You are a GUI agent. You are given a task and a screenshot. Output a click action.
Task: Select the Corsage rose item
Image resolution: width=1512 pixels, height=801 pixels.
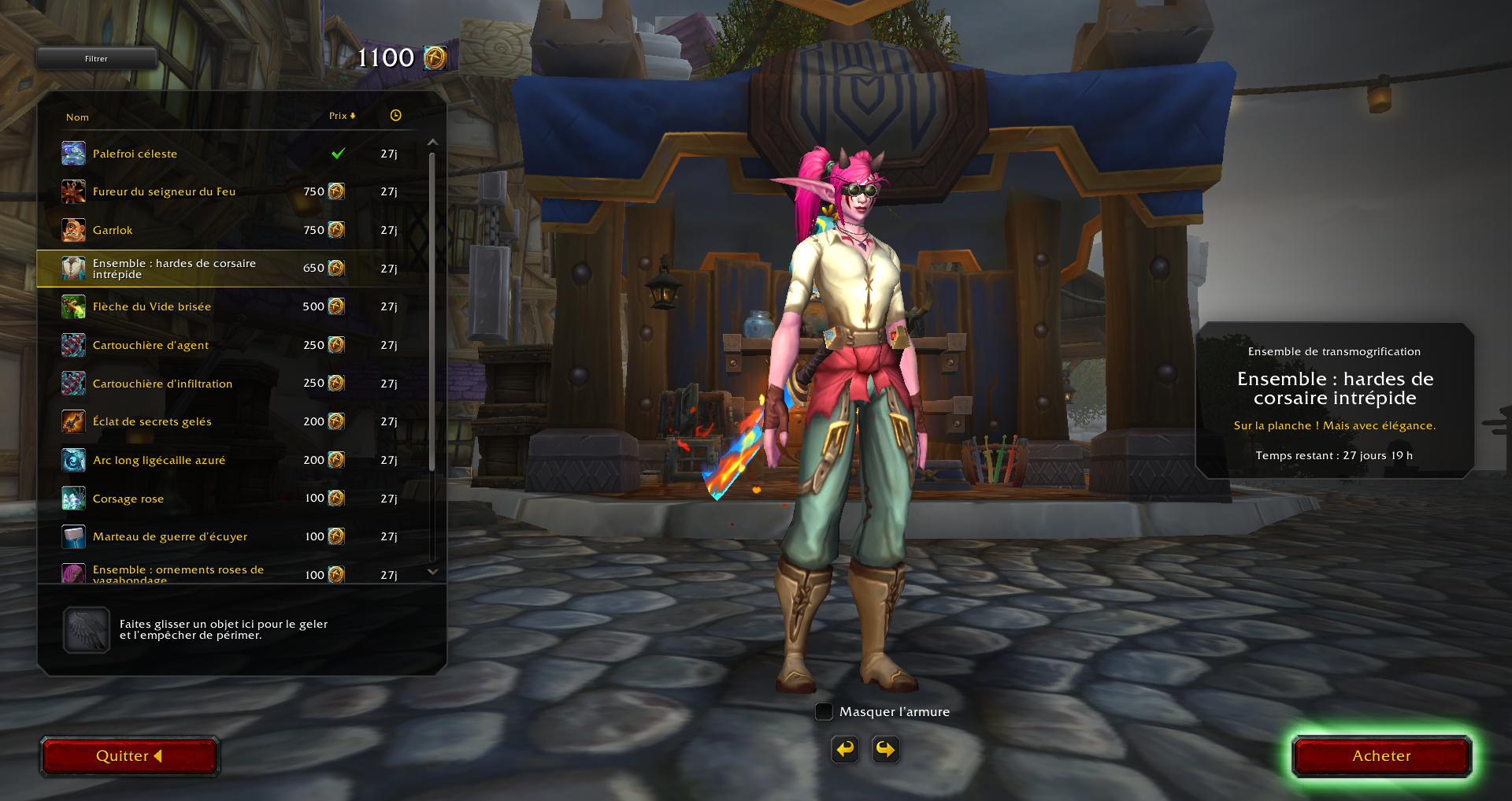(x=128, y=499)
